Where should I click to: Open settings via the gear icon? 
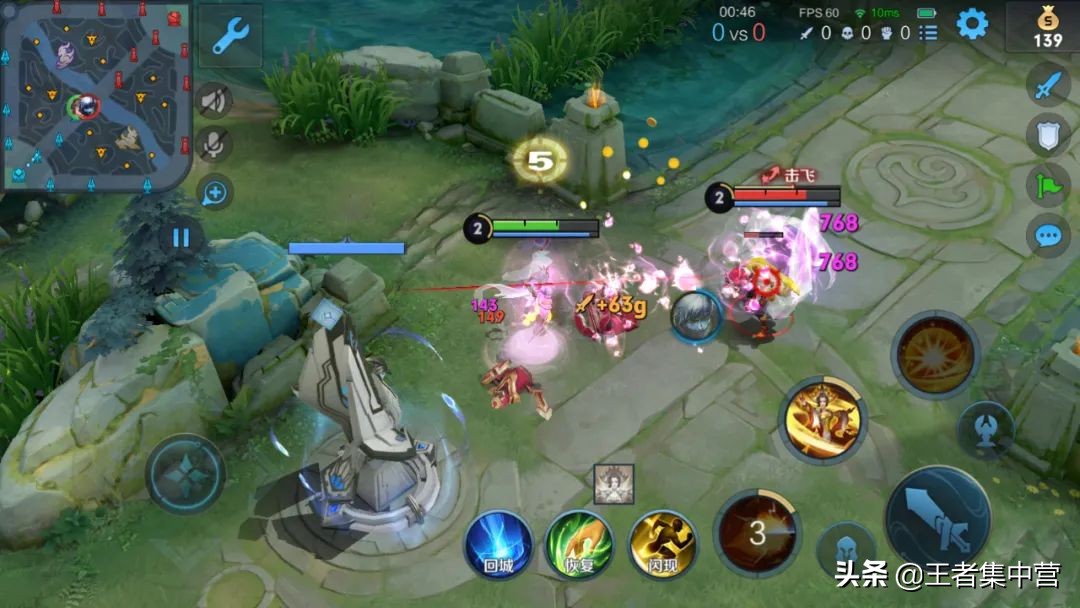(972, 24)
